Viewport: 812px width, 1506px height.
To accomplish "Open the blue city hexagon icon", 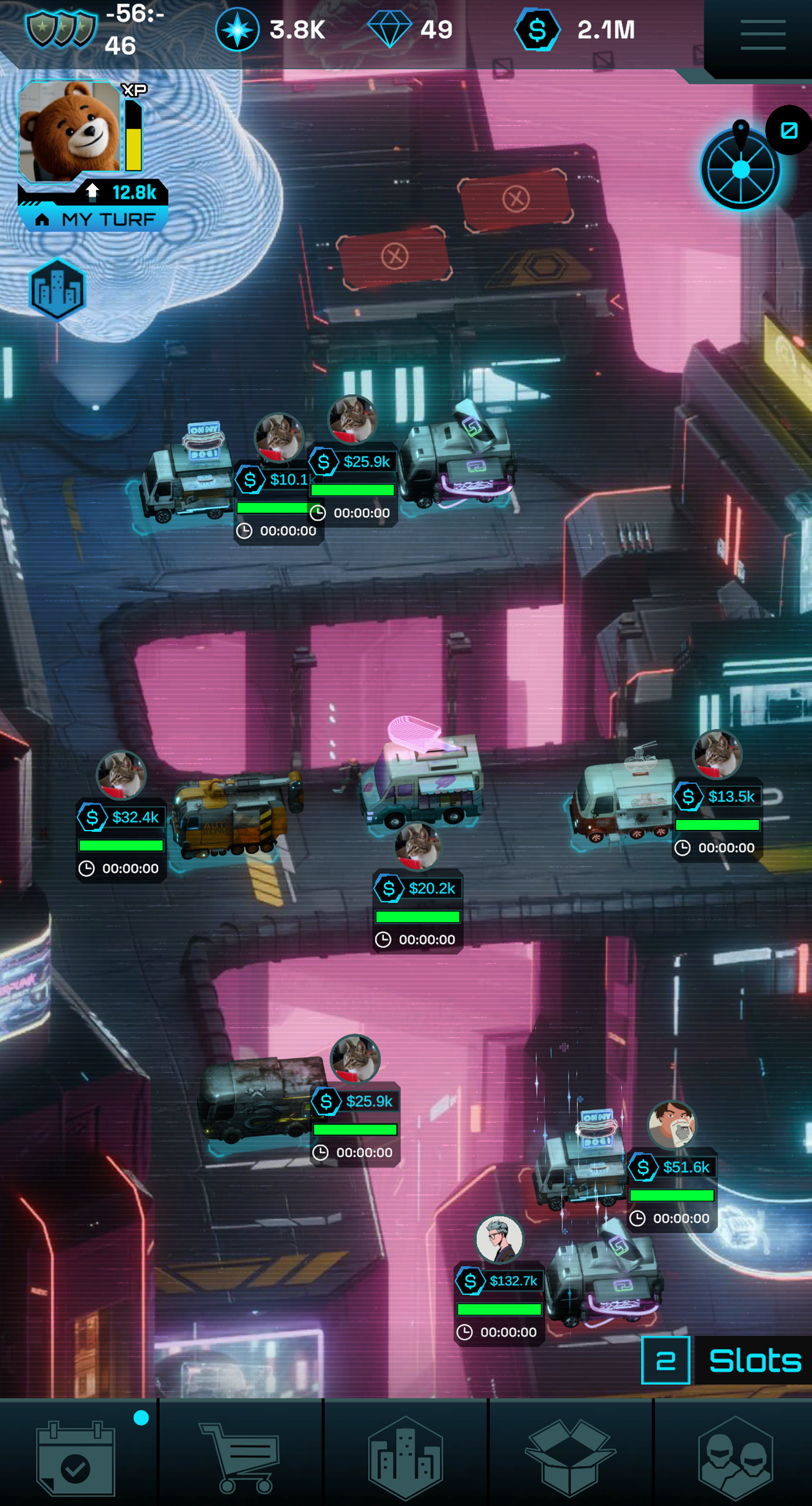I will coord(57,290).
